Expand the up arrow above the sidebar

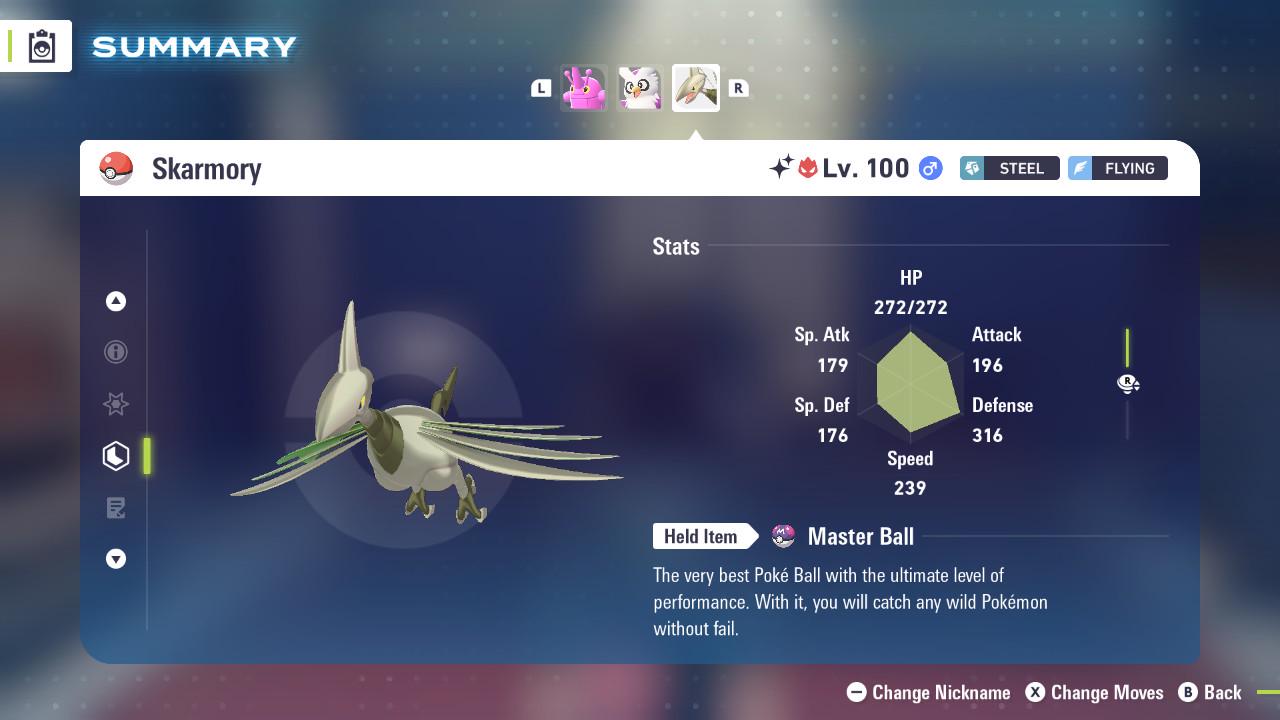pyautogui.click(x=116, y=301)
